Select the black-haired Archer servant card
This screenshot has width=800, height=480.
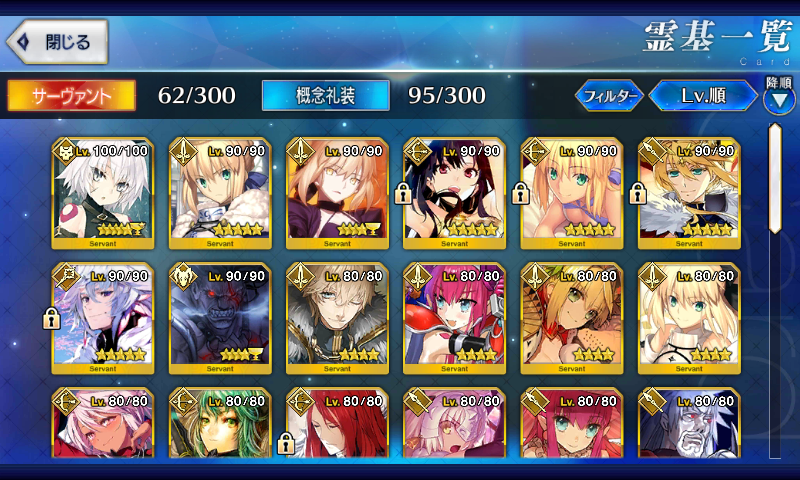tap(455, 192)
